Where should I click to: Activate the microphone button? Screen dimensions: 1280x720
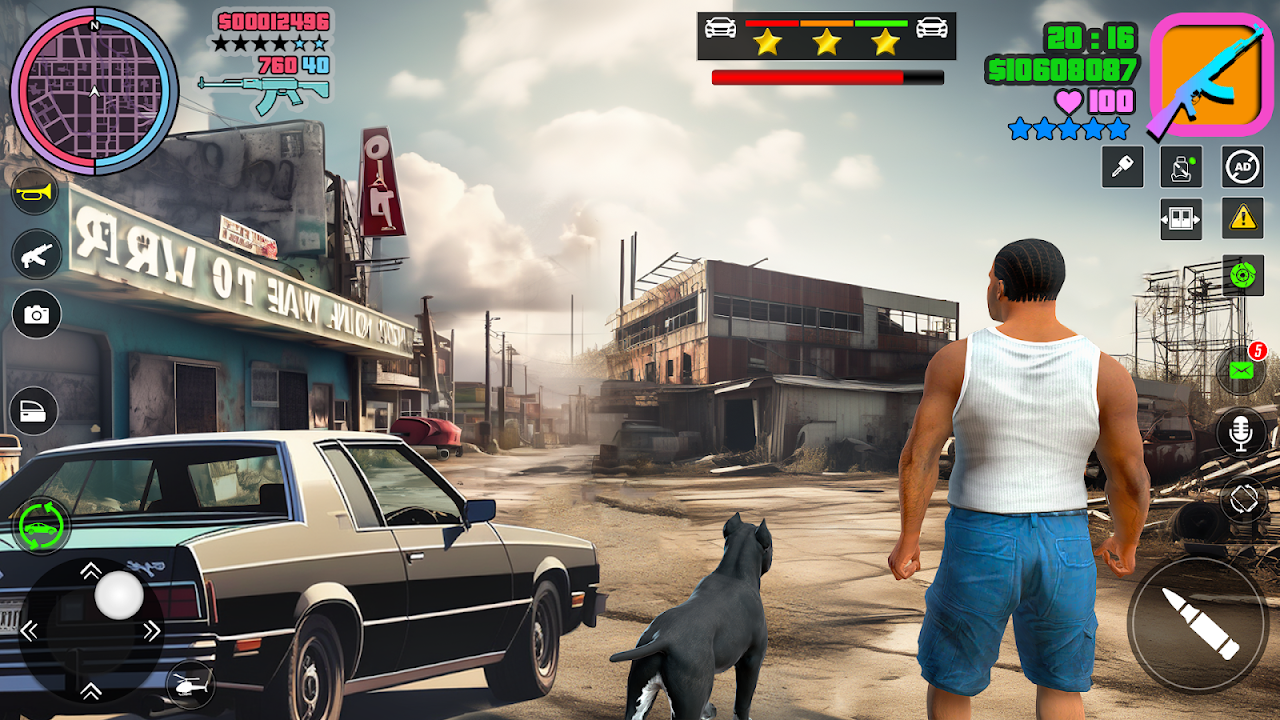click(1241, 432)
